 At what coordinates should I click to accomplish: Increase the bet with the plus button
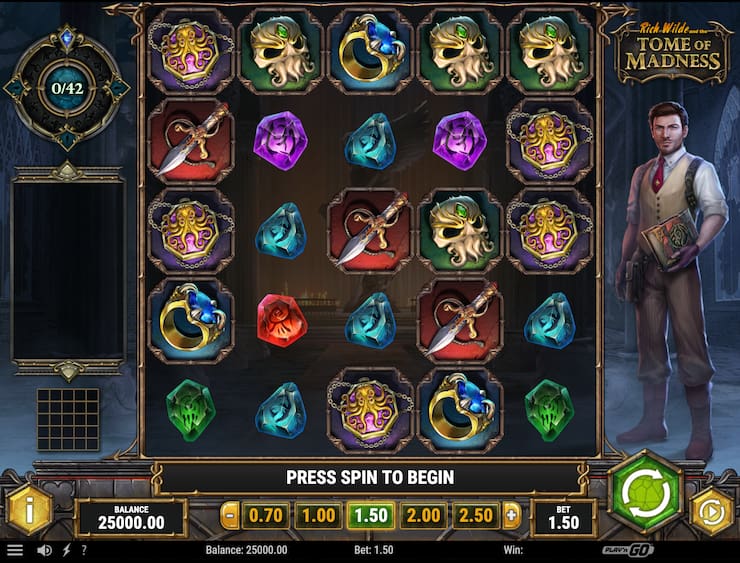click(512, 516)
